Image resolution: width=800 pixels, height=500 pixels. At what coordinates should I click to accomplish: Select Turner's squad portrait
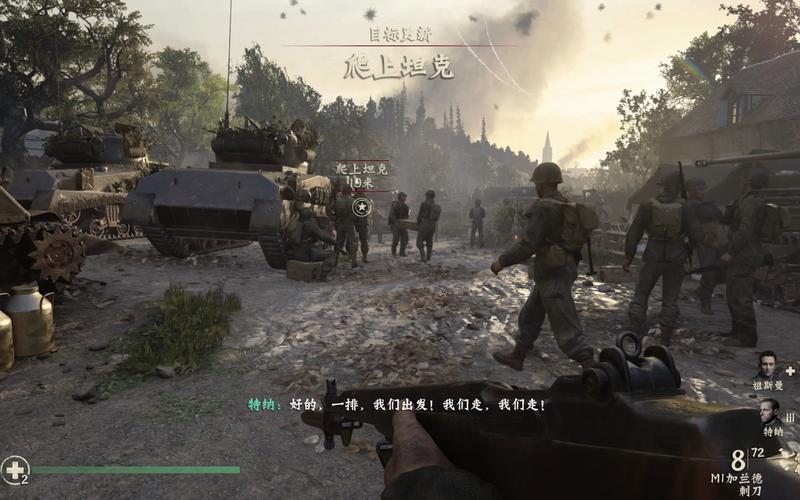(768, 411)
